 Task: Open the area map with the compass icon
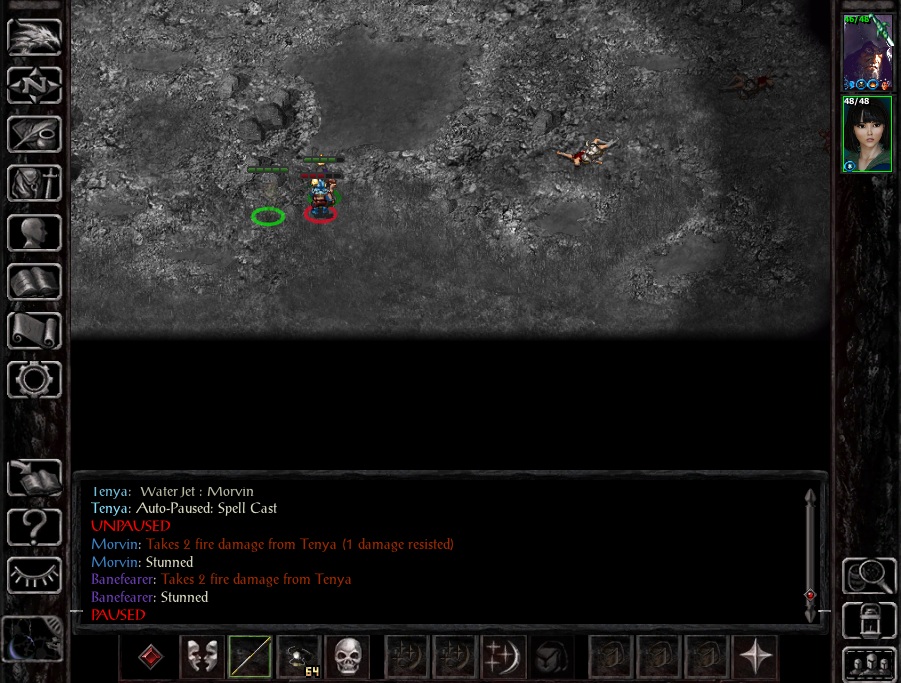[35, 86]
